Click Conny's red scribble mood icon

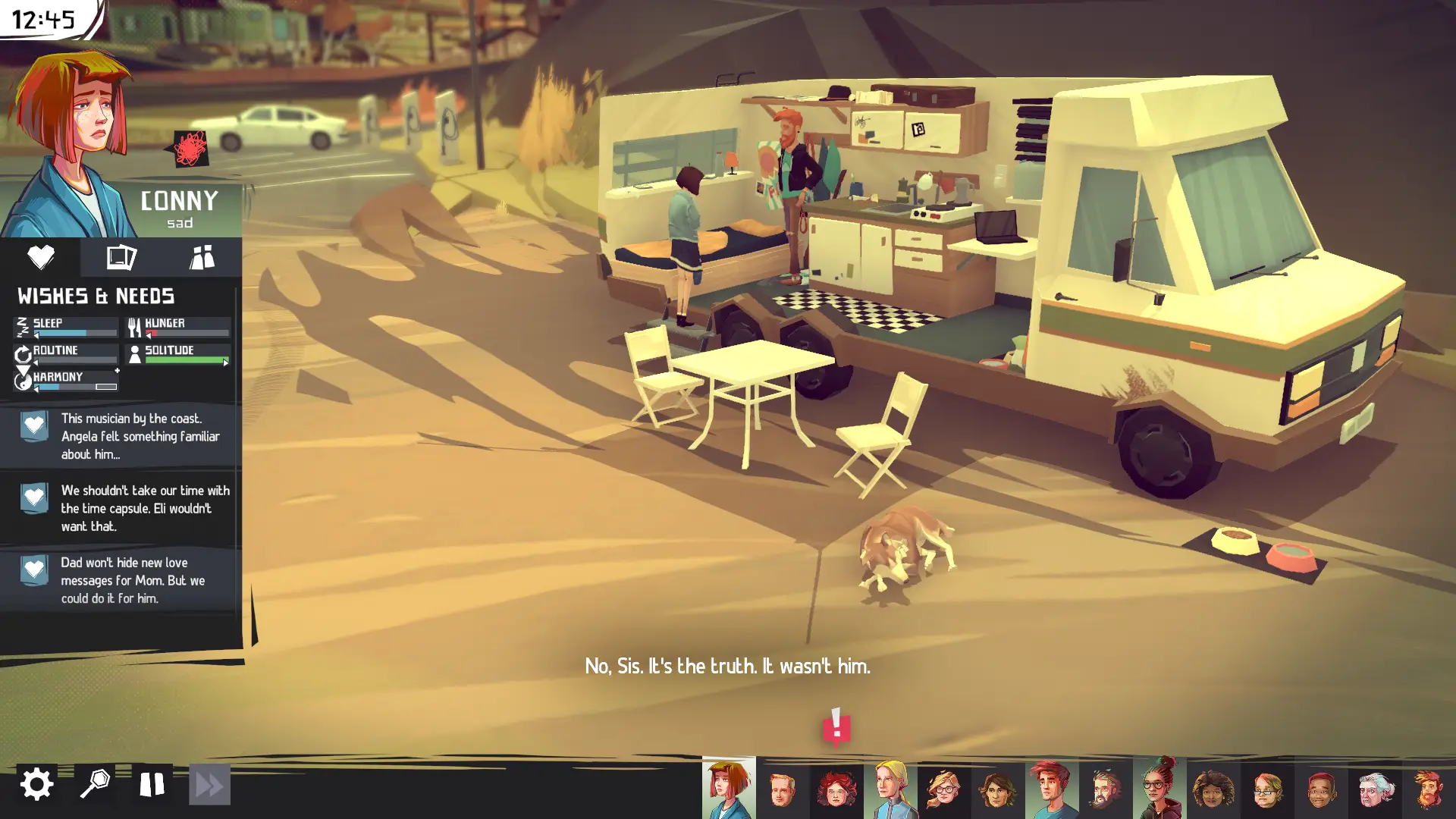[x=190, y=148]
